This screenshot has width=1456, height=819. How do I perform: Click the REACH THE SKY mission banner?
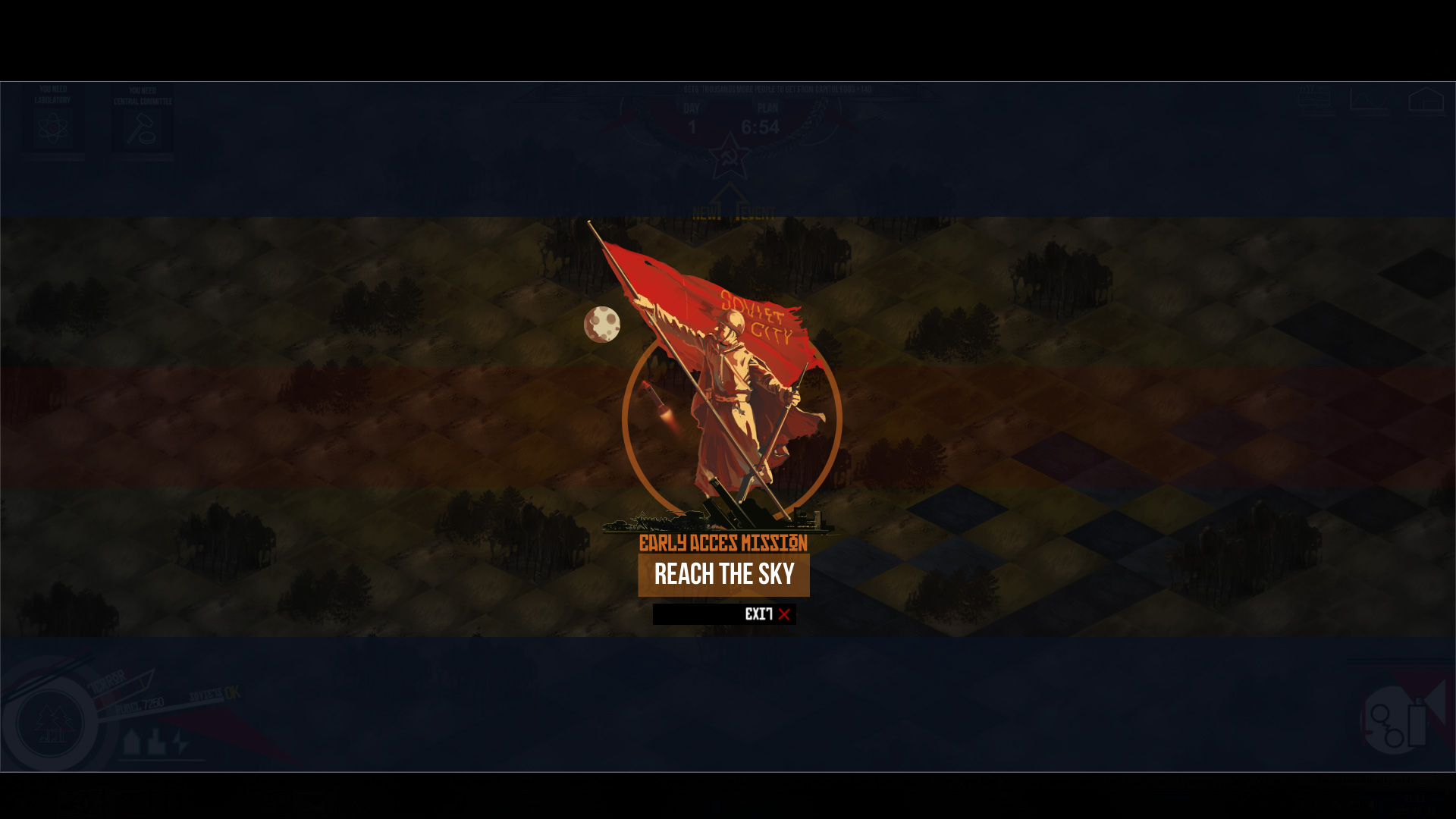click(x=723, y=575)
